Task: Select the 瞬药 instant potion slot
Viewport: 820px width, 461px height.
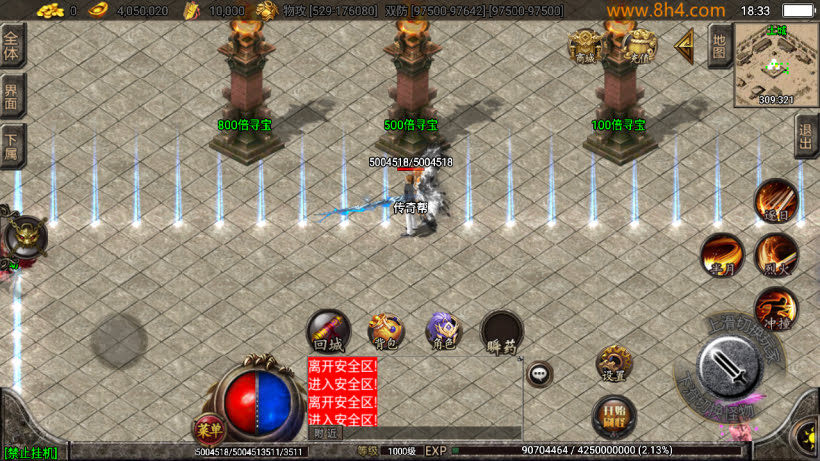Action: [501, 332]
